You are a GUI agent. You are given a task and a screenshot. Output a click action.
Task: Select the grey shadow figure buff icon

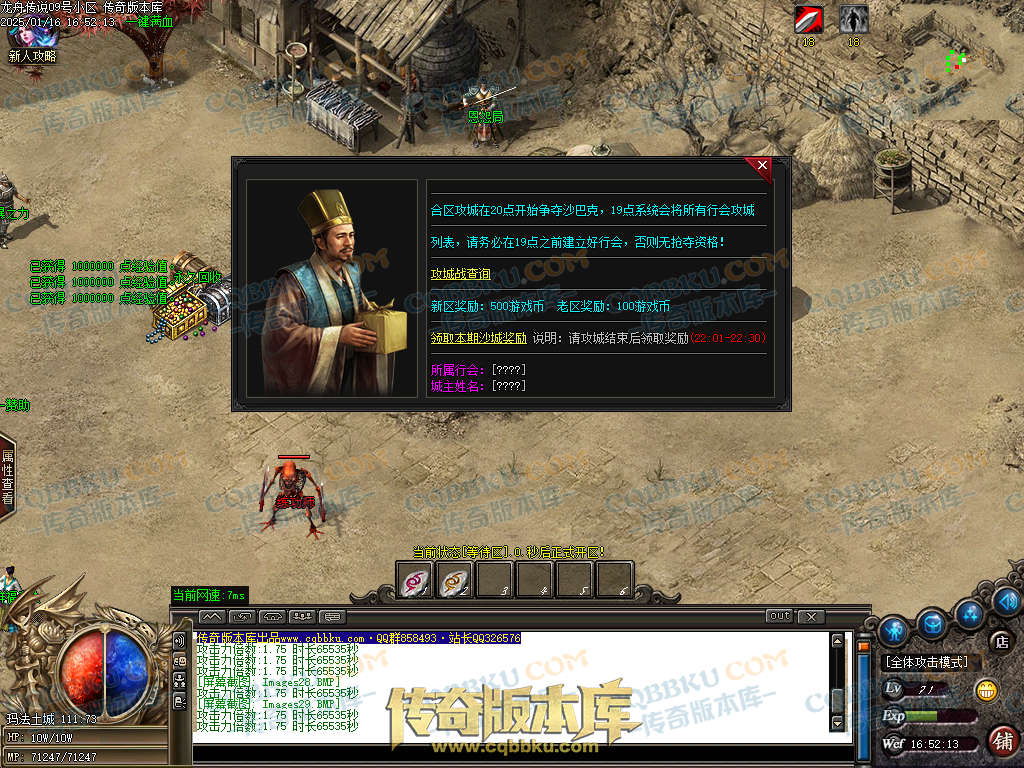tap(853, 20)
